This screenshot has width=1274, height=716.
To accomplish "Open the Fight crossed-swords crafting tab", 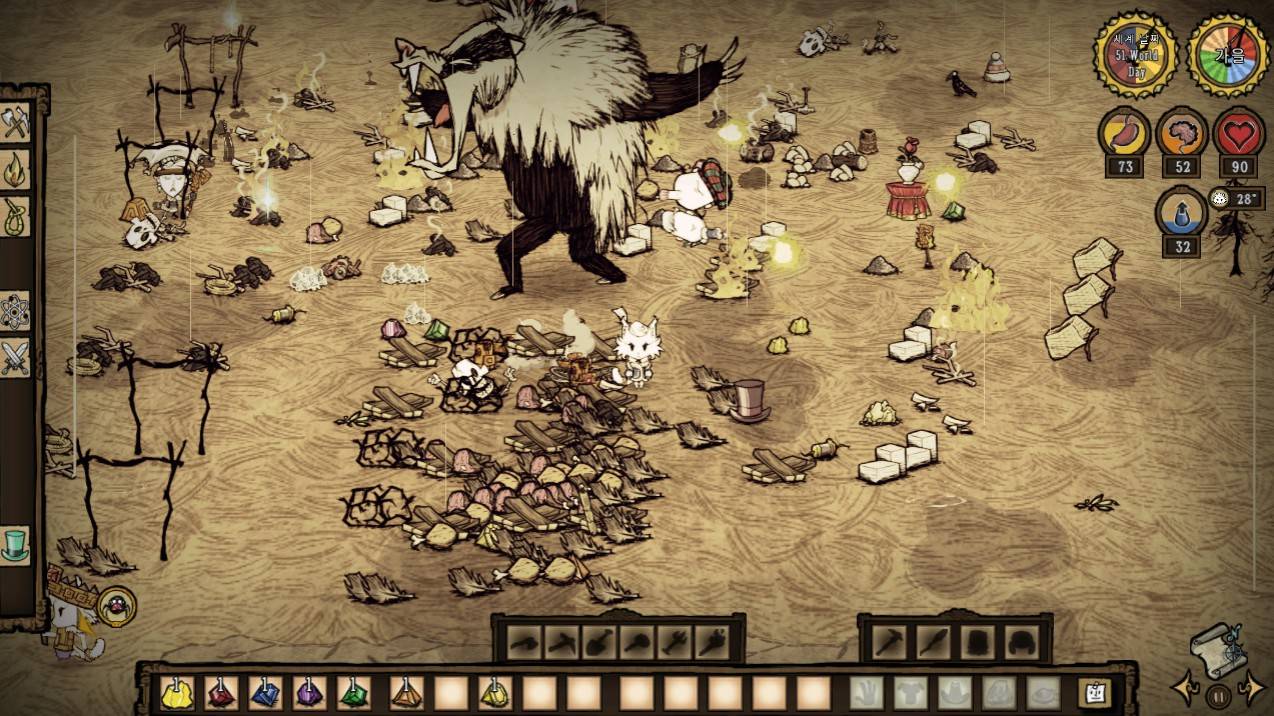I will [15, 356].
